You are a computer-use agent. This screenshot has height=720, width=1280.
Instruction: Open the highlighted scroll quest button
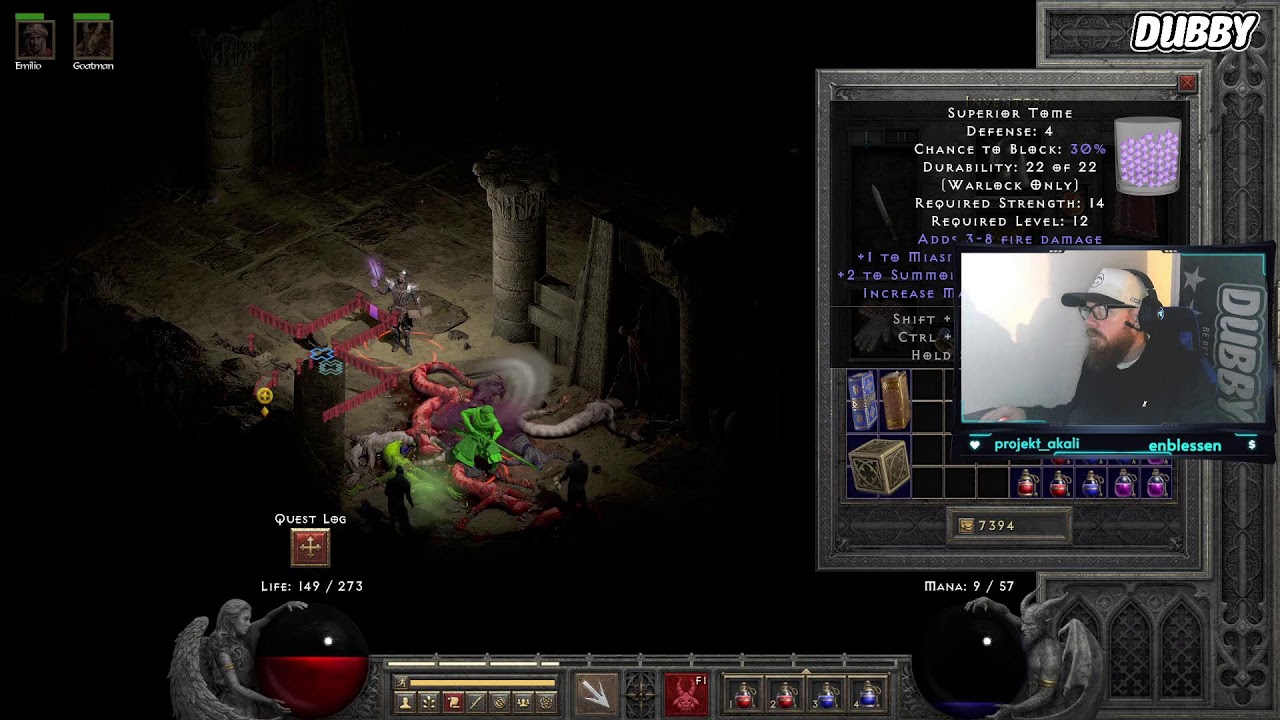click(452, 703)
